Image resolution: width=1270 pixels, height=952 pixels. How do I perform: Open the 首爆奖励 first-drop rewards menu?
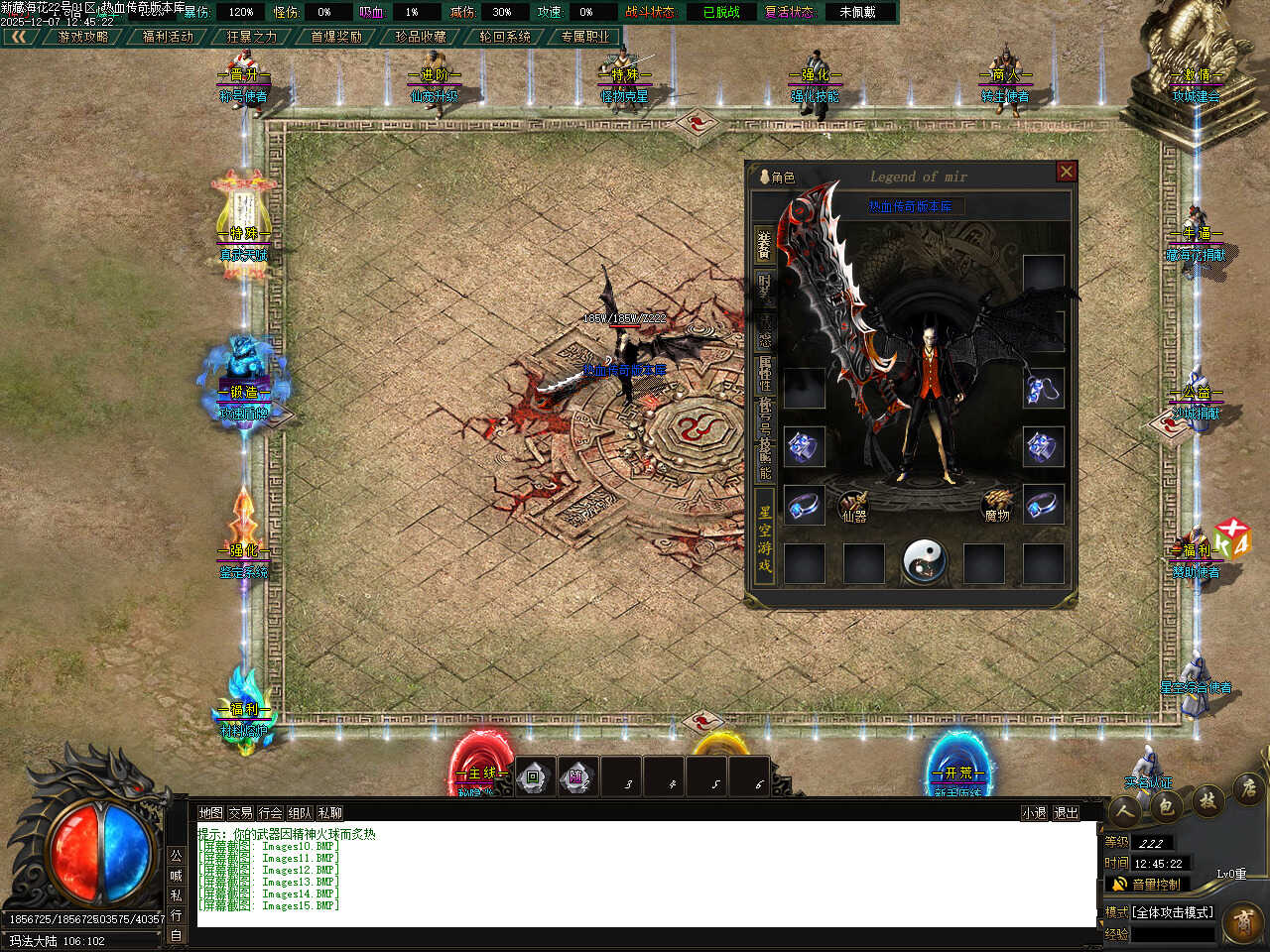336,37
